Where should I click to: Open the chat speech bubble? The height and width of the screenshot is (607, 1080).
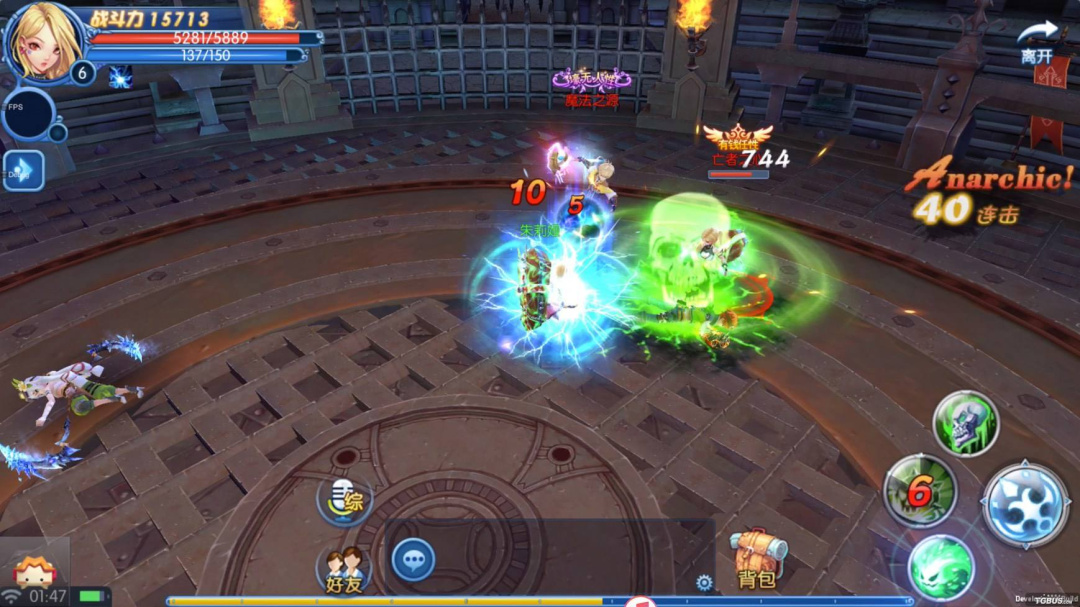pos(412,559)
